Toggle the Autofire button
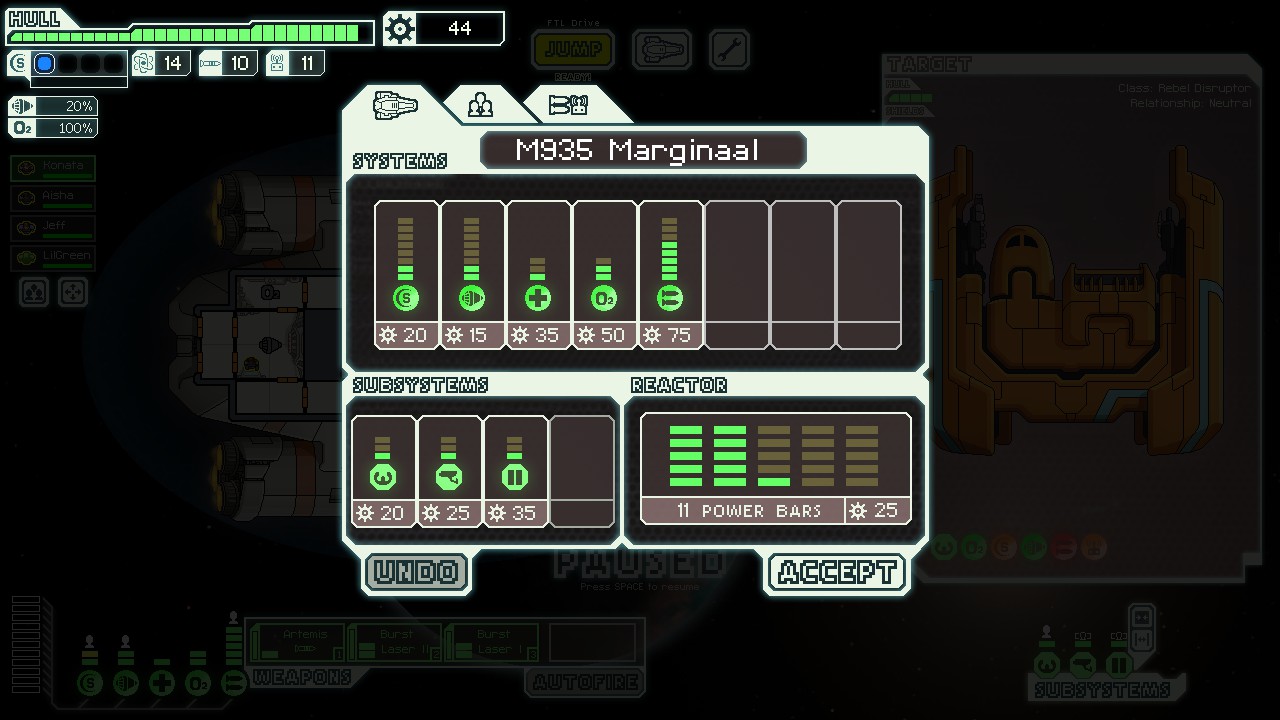Screen dimensions: 1280x720 tap(585, 683)
